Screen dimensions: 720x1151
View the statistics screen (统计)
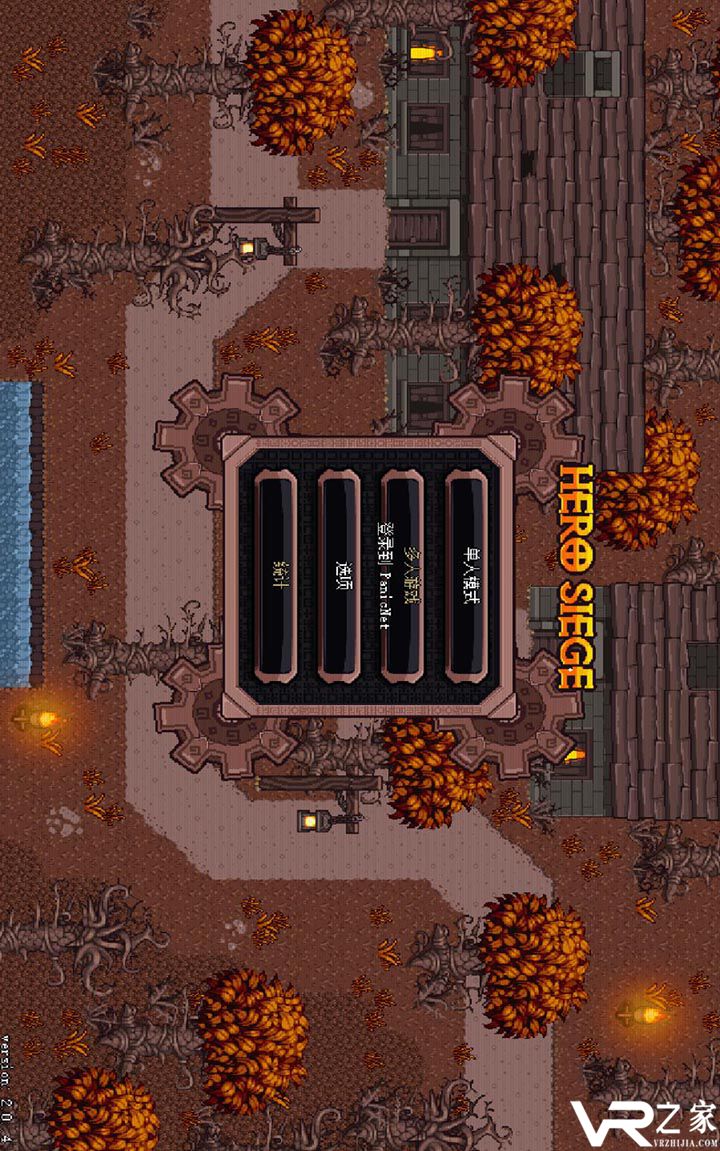[x=276, y=577]
